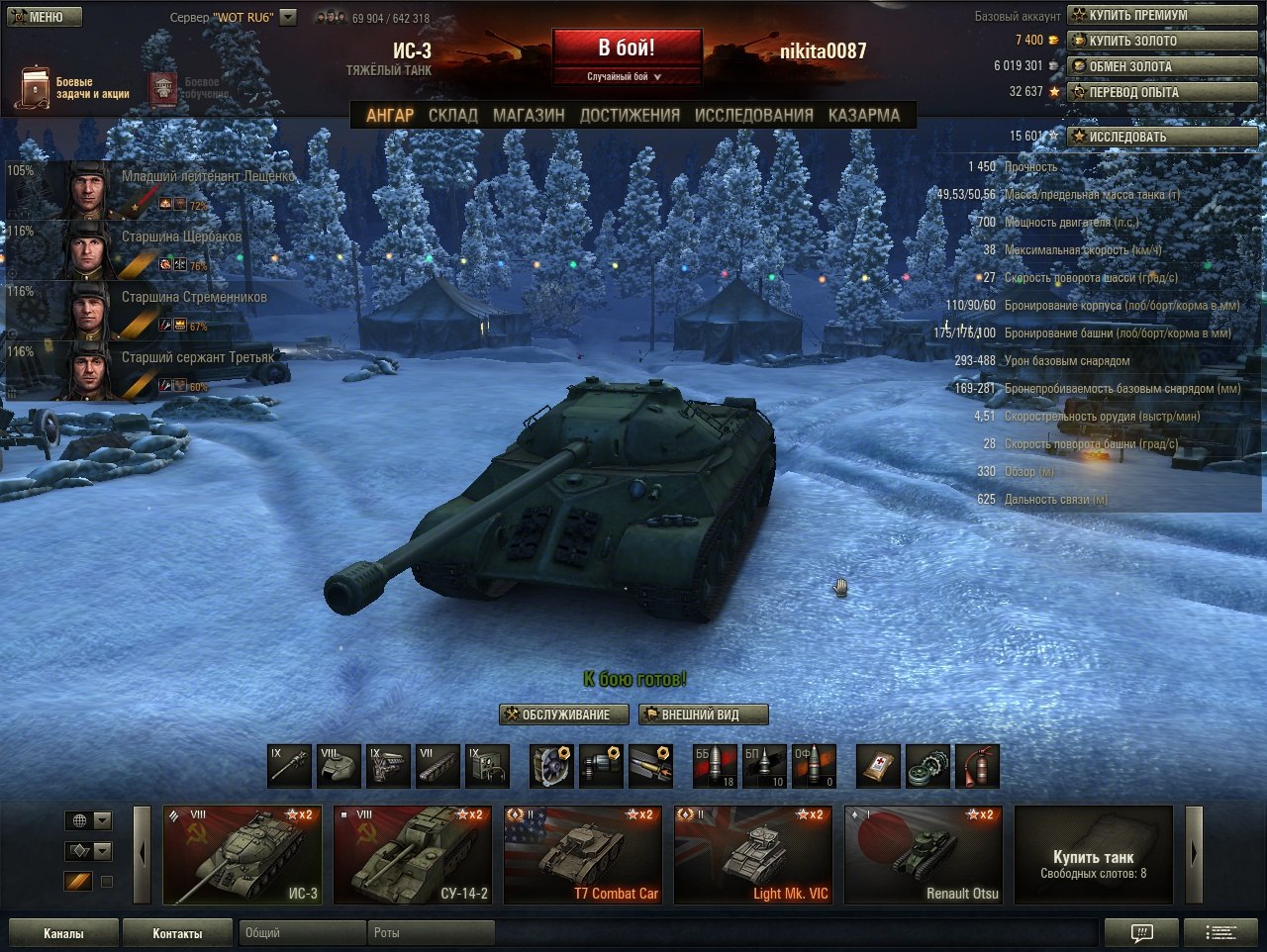Image resolution: width=1267 pixels, height=952 pixels.
Task: Open the КАЗАРМА tab
Action: [864, 115]
